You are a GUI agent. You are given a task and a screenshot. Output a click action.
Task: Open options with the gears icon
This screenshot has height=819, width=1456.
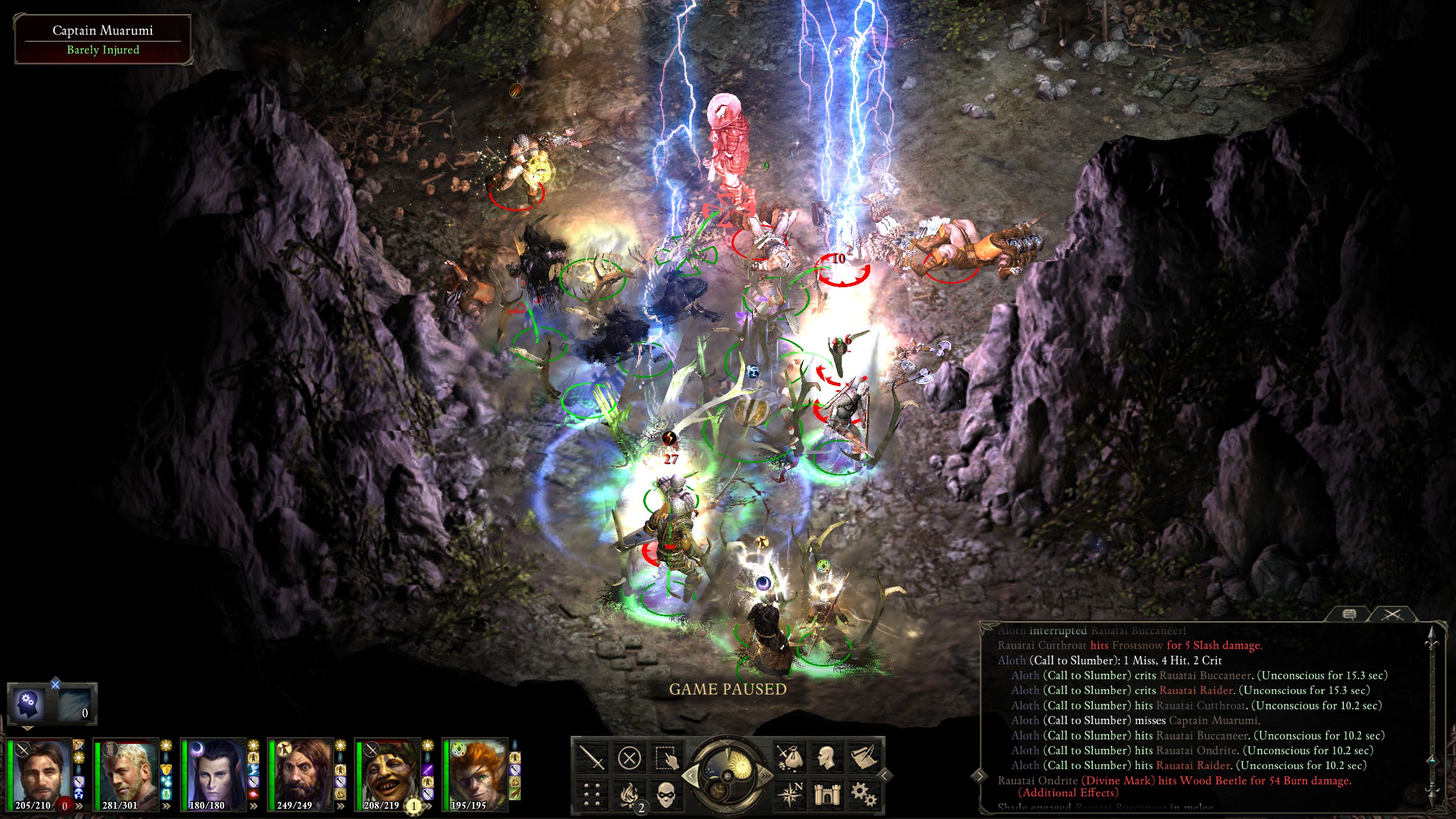point(863,795)
